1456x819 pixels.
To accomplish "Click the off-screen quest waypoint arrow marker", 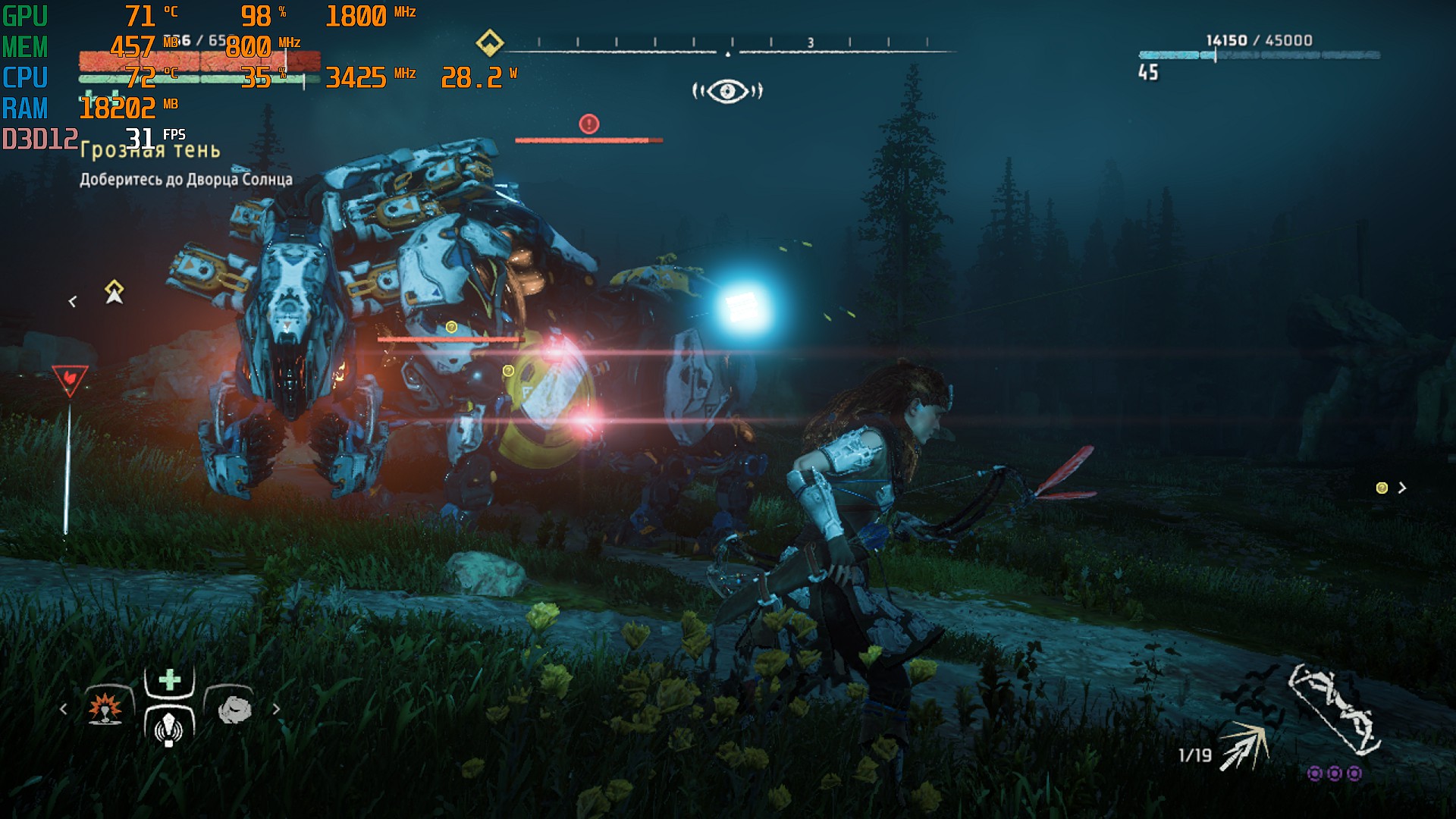I will coord(114,292).
